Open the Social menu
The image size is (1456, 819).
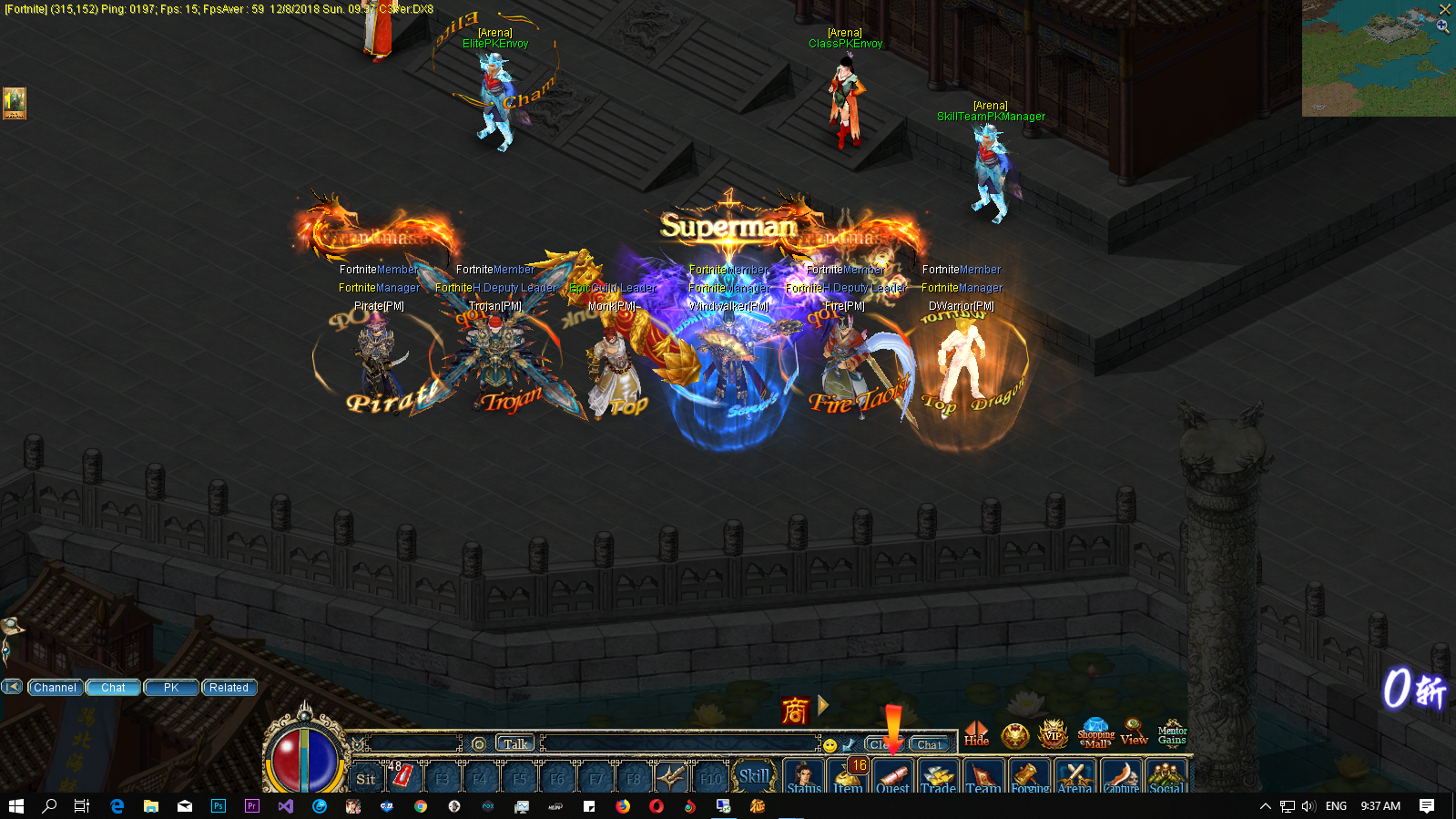[x=1166, y=776]
